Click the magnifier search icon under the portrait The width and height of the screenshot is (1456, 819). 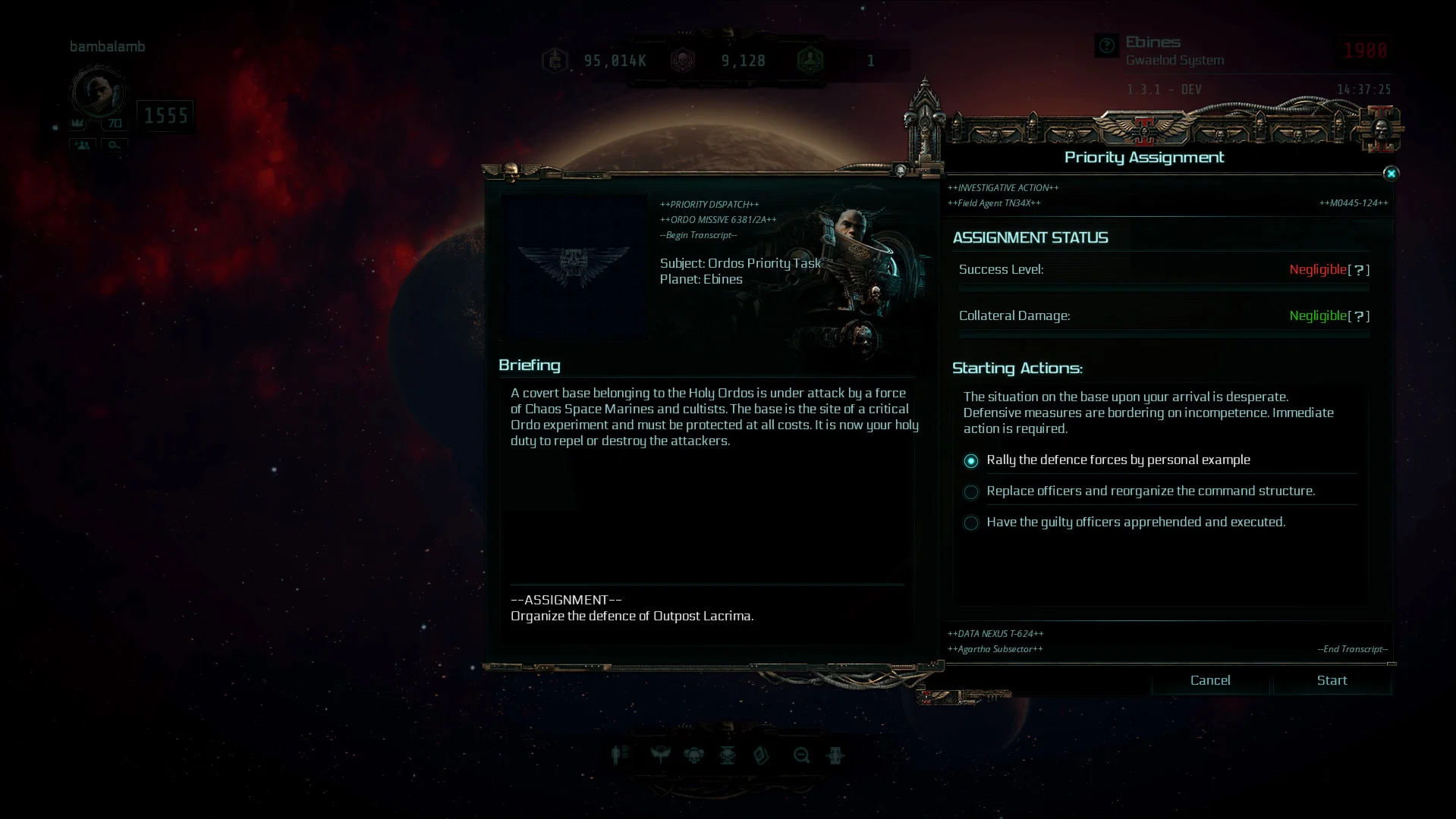[114, 145]
